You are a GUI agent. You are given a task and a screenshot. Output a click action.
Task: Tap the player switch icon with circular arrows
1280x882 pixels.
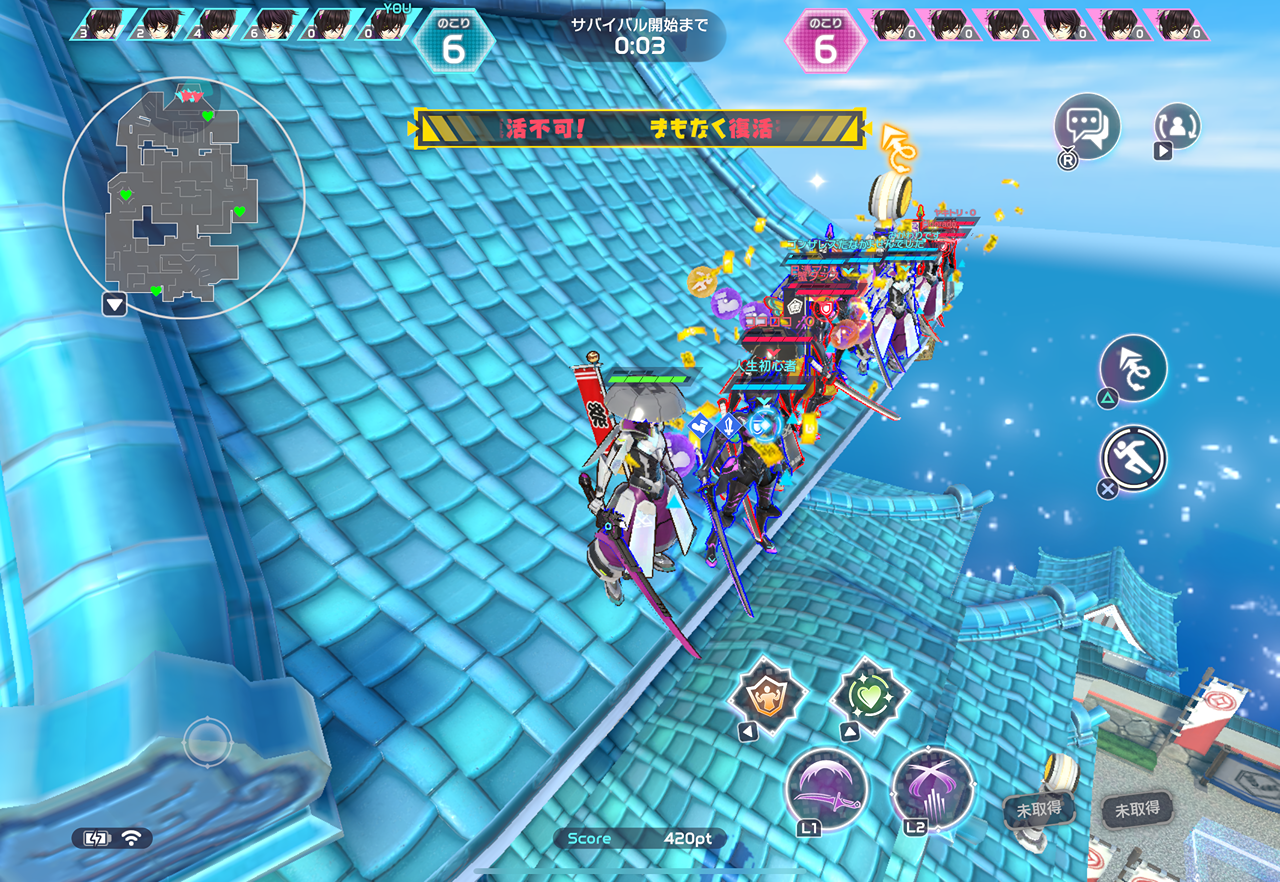click(x=1177, y=126)
